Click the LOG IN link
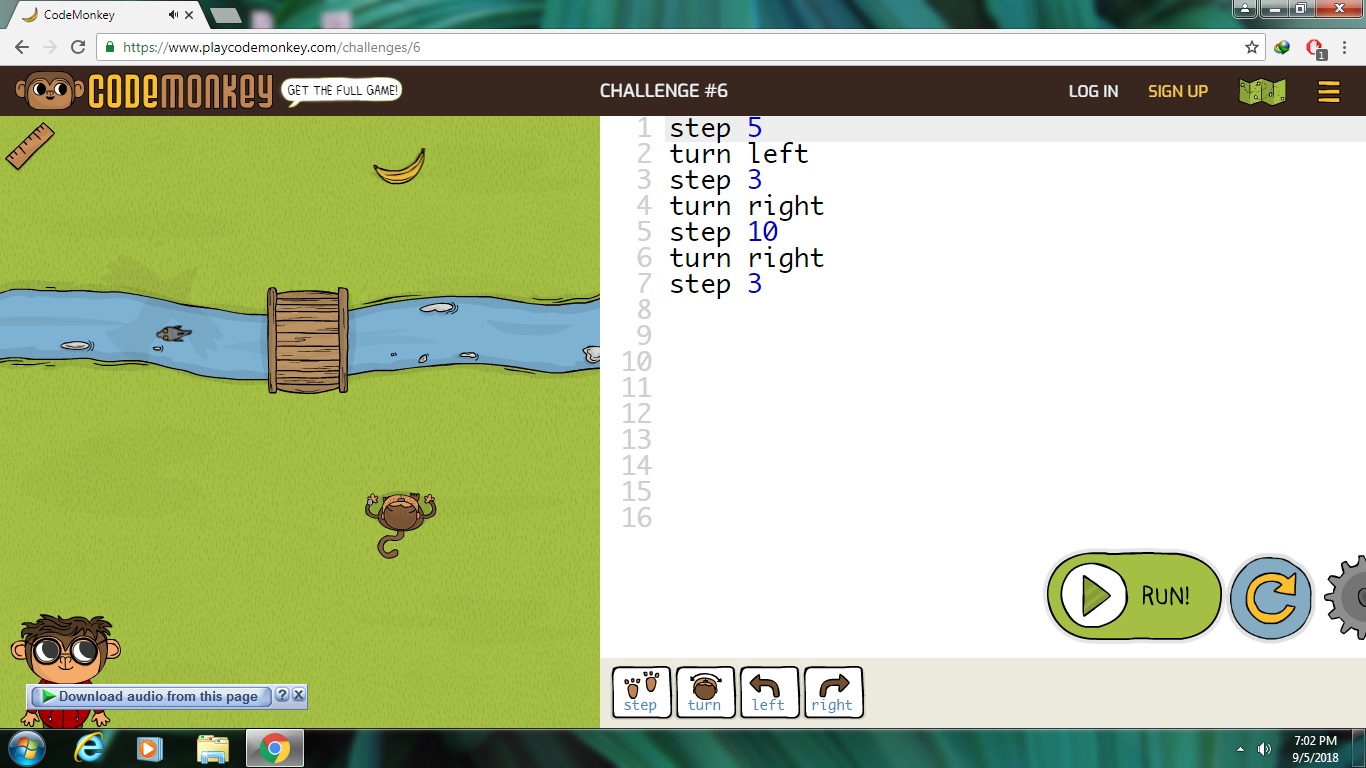1366x768 pixels. pyautogui.click(x=1092, y=91)
